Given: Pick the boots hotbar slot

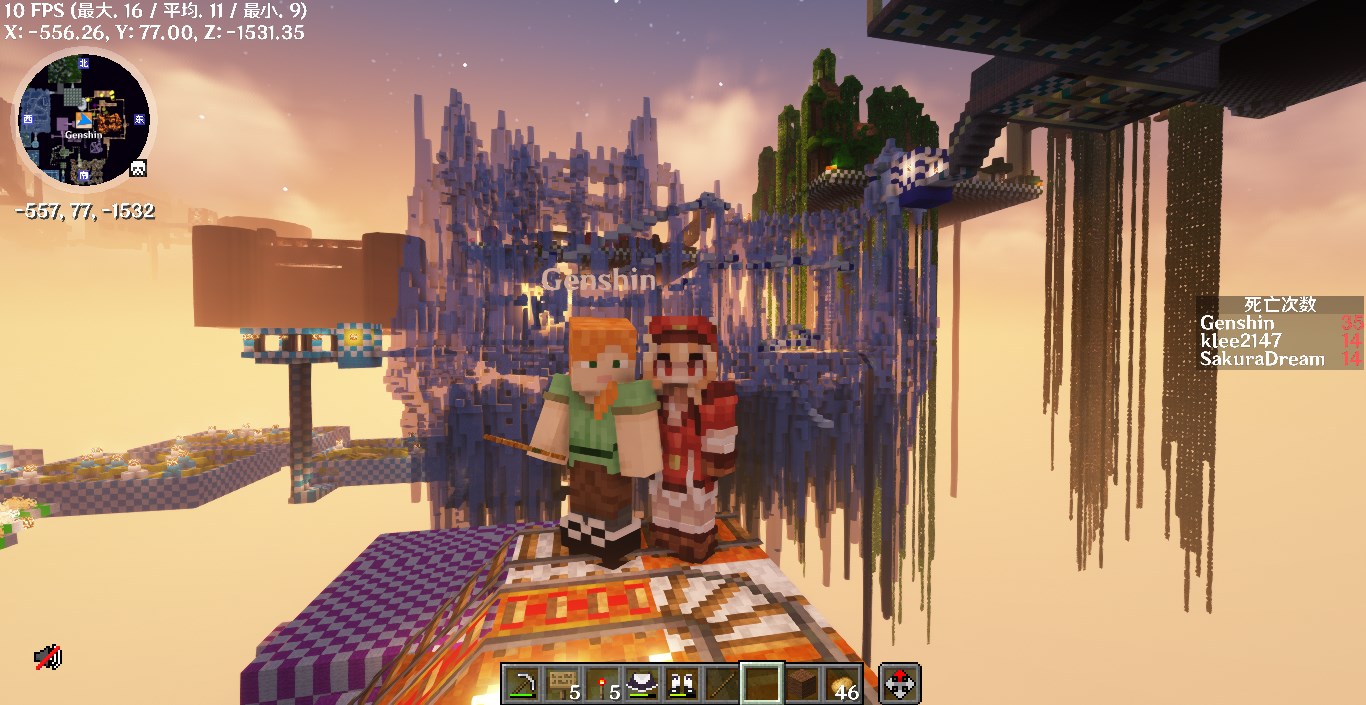Looking at the screenshot, I should coord(681,684).
